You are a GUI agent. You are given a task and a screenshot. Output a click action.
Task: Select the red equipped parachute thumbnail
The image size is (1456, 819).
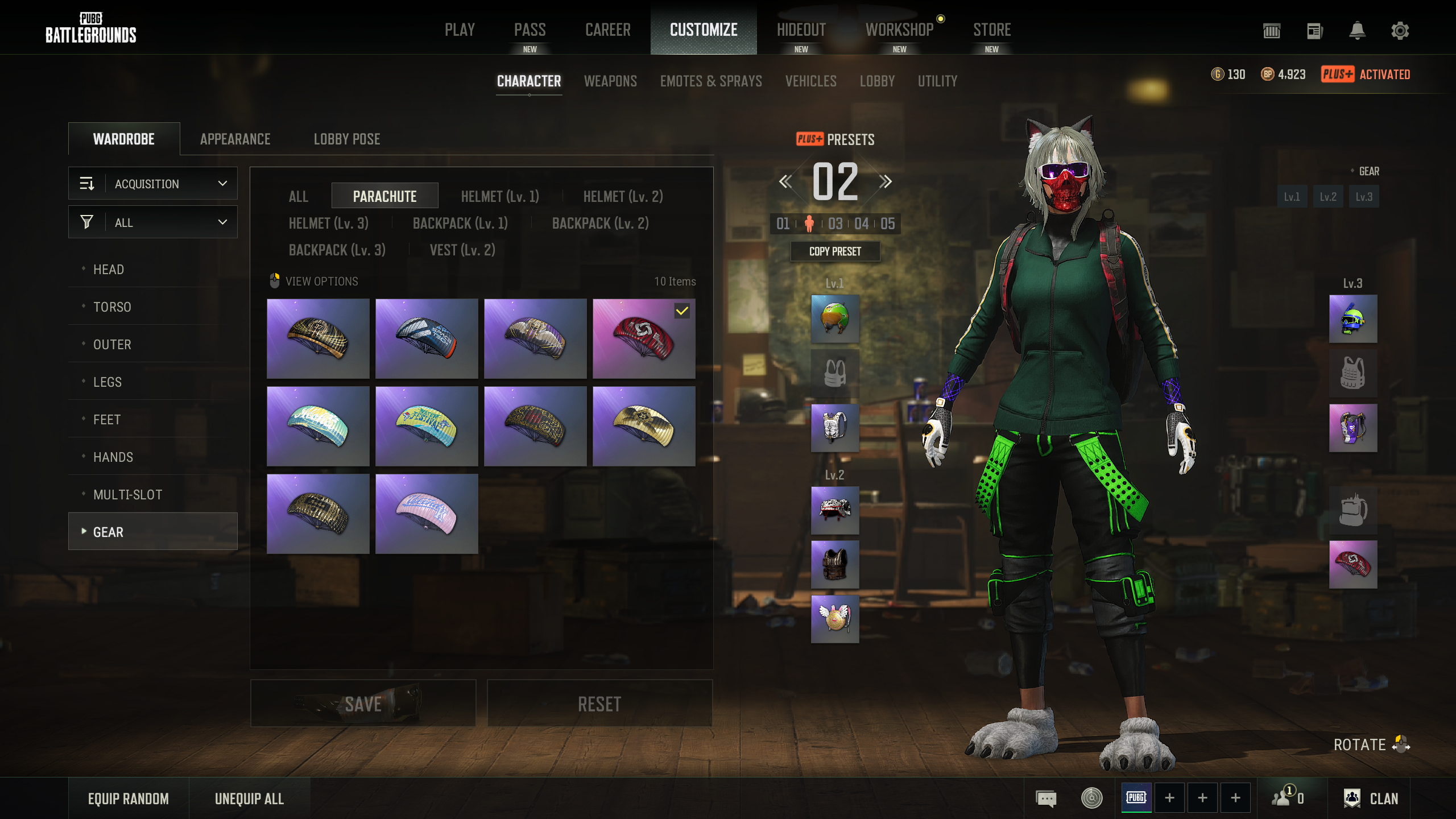(643, 339)
